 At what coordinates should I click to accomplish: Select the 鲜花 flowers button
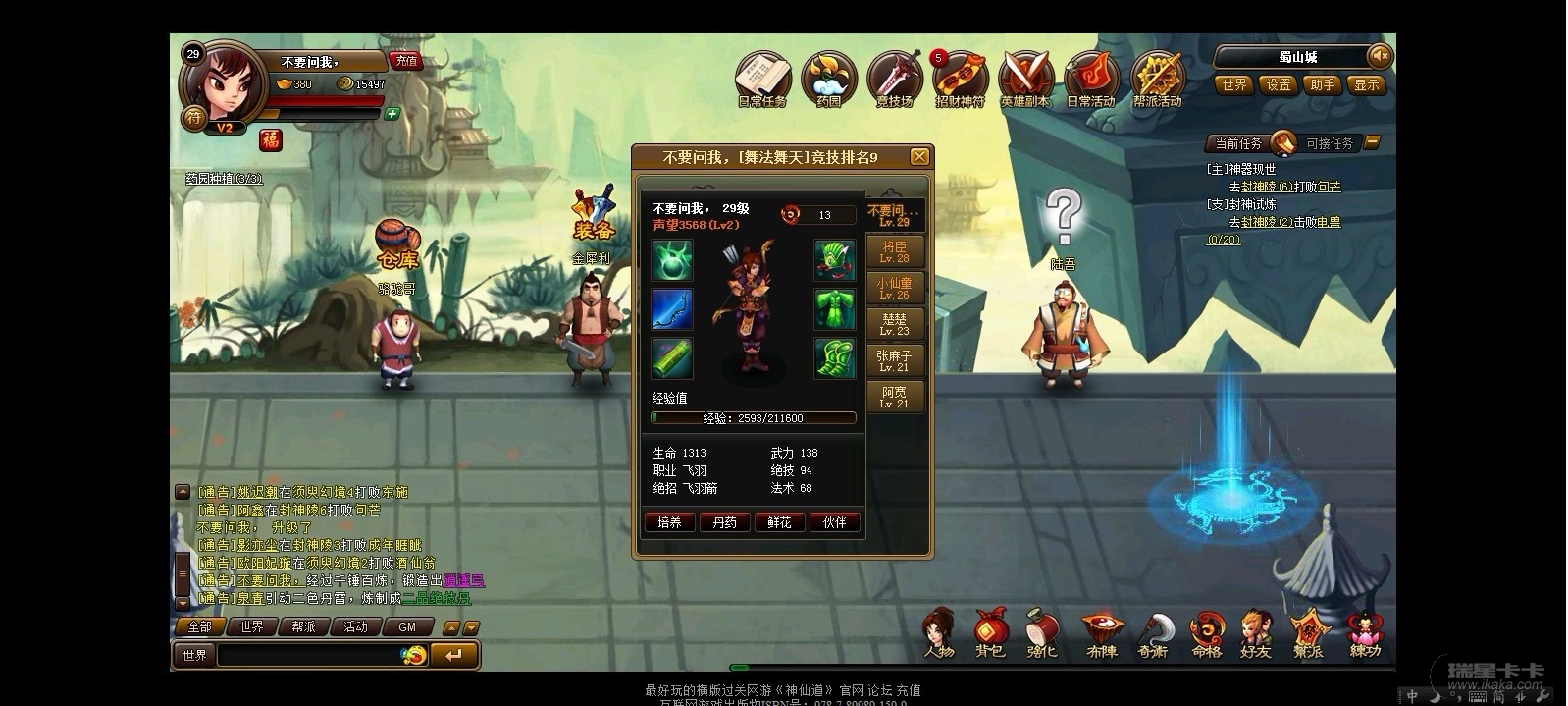coord(780,522)
